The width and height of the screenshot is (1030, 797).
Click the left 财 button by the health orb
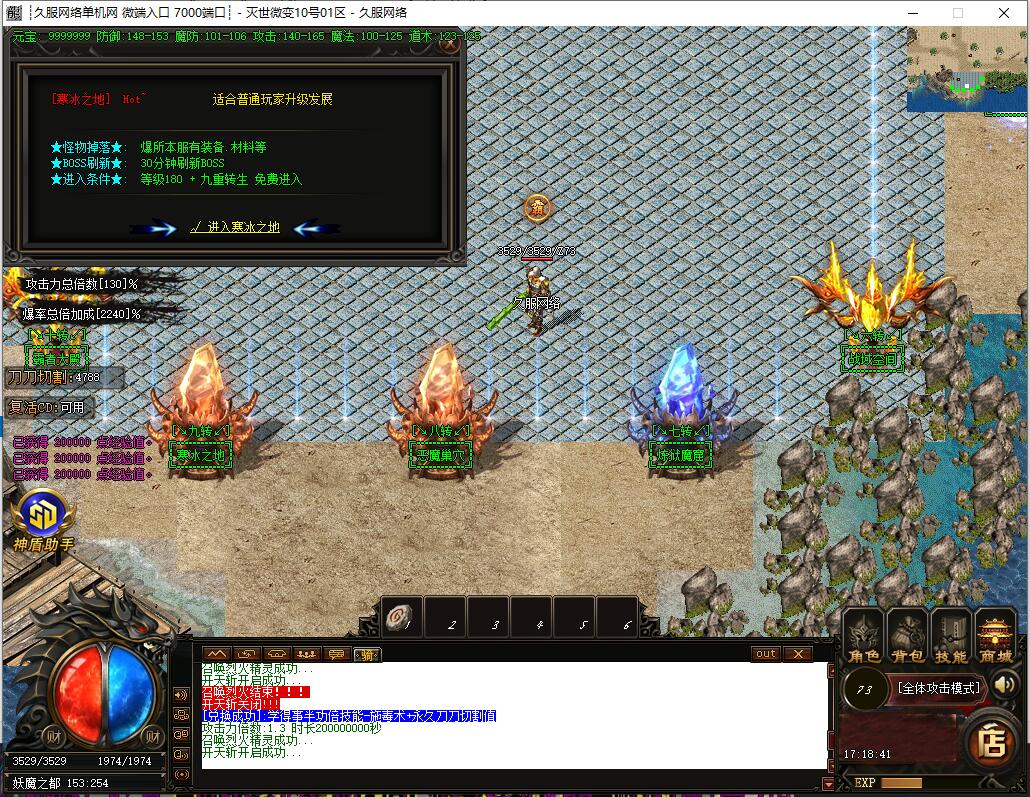click(x=53, y=737)
